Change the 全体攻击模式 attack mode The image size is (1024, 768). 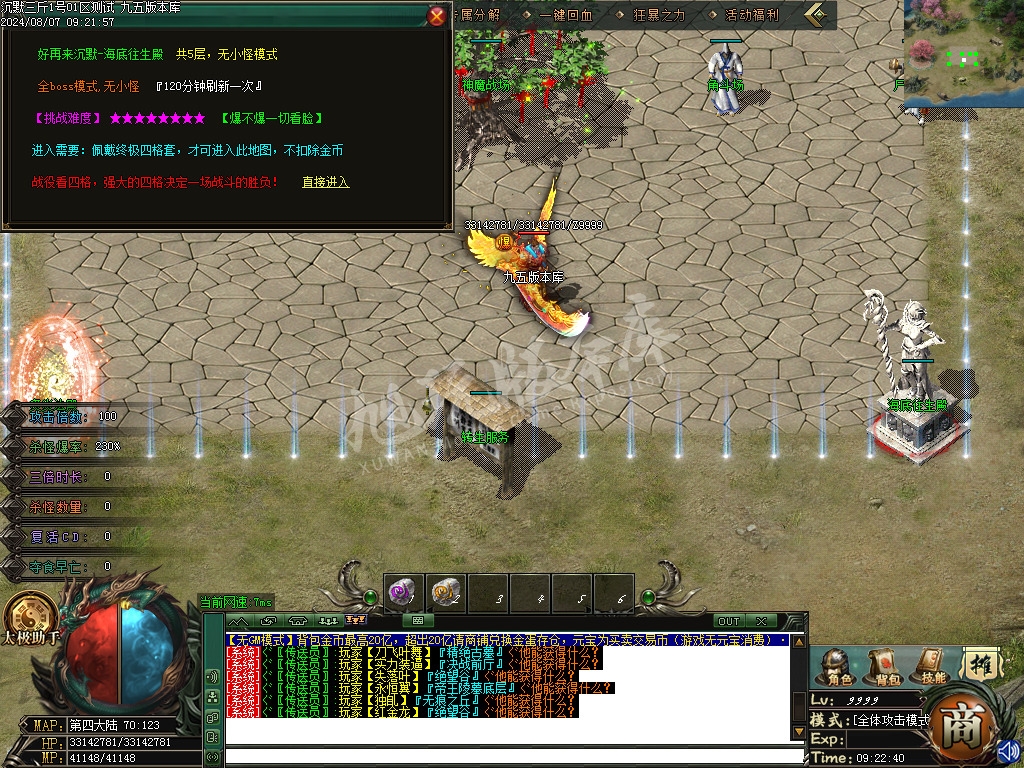(x=888, y=720)
